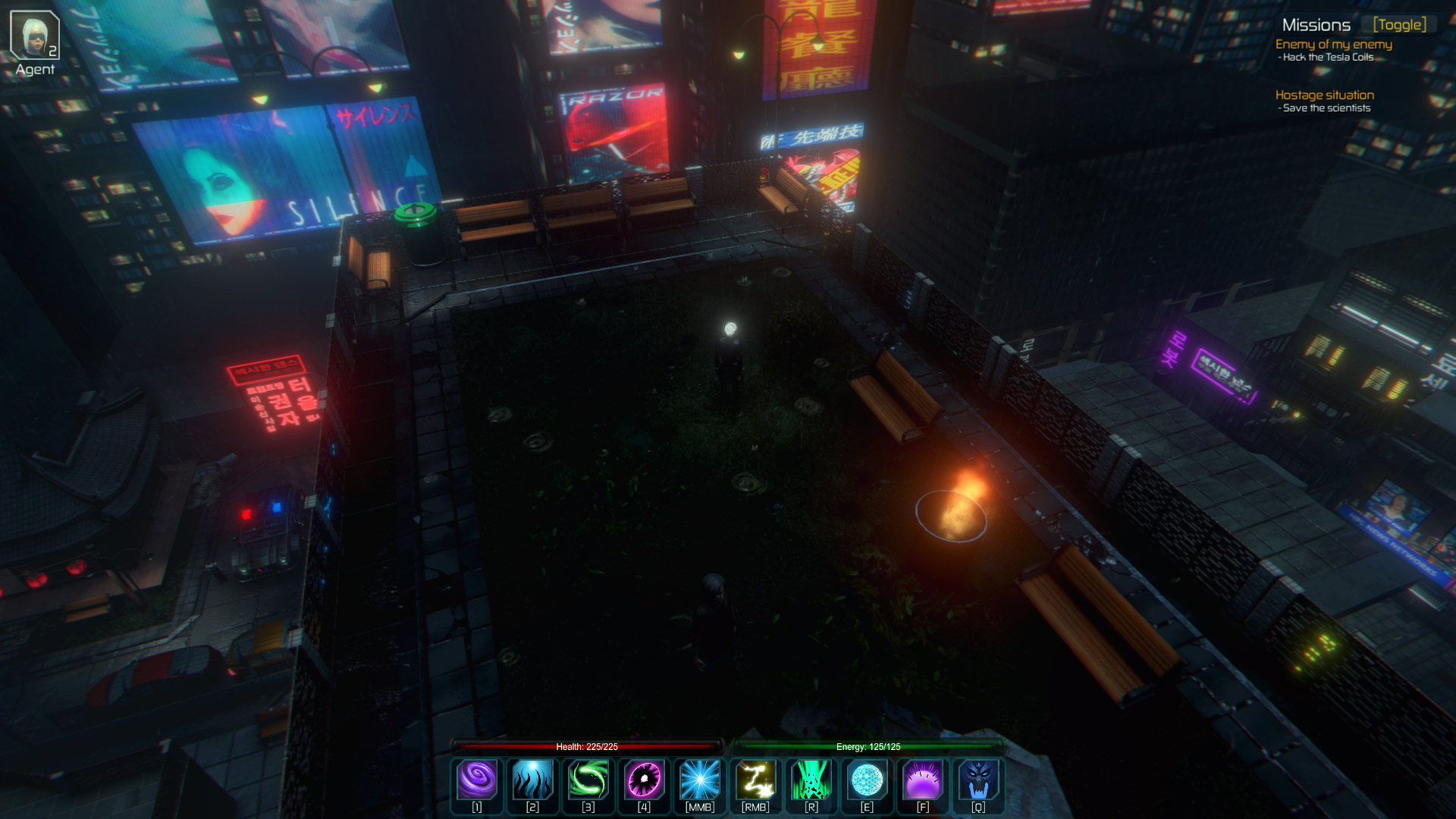
Task: Activate the green energy beam ability
Action: coord(811,780)
